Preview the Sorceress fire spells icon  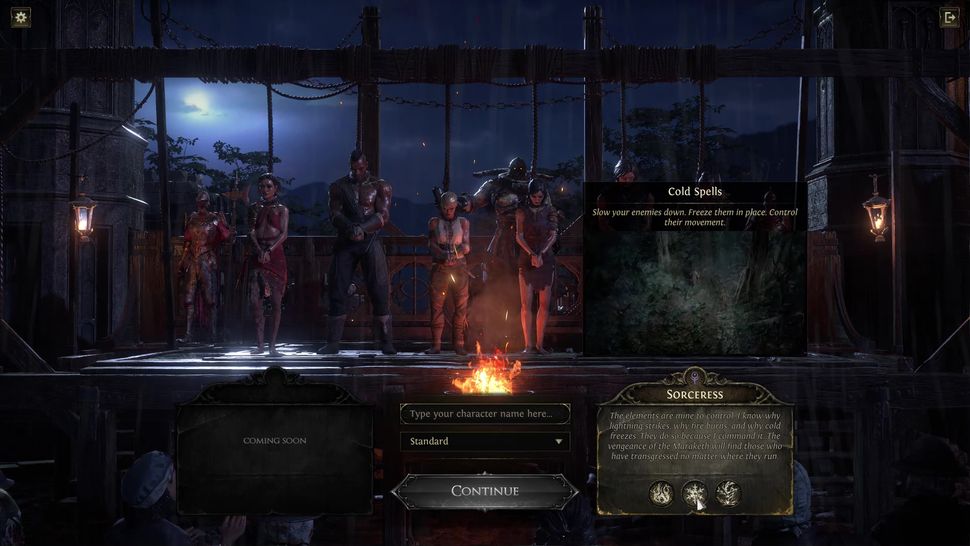pyautogui.click(x=661, y=493)
